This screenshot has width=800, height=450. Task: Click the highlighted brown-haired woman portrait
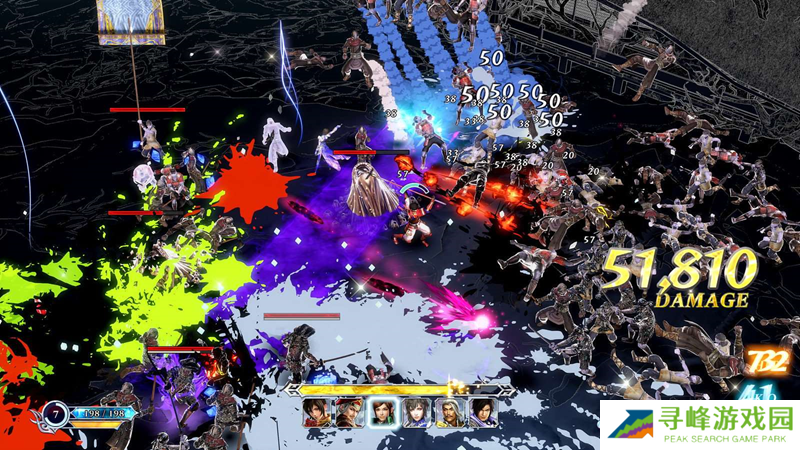coord(381,413)
